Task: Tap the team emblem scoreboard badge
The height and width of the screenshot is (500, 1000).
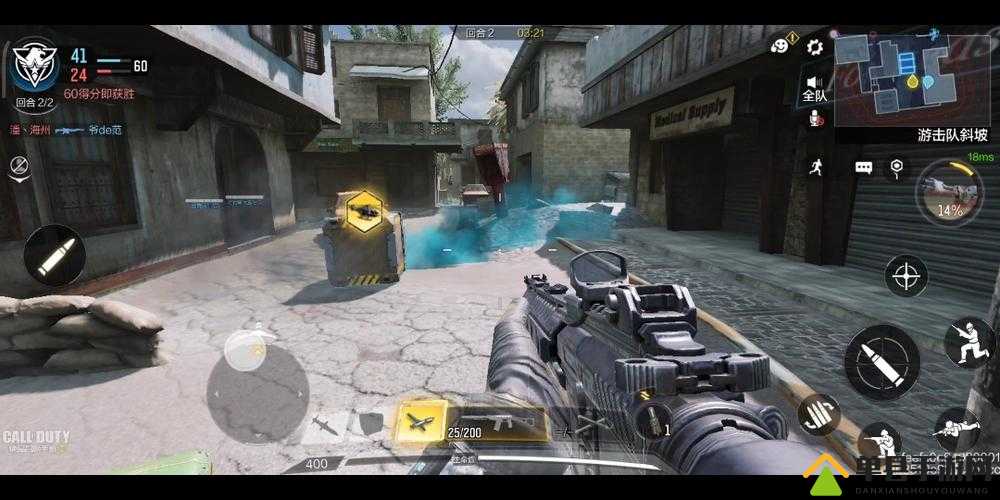Action: click(34, 65)
